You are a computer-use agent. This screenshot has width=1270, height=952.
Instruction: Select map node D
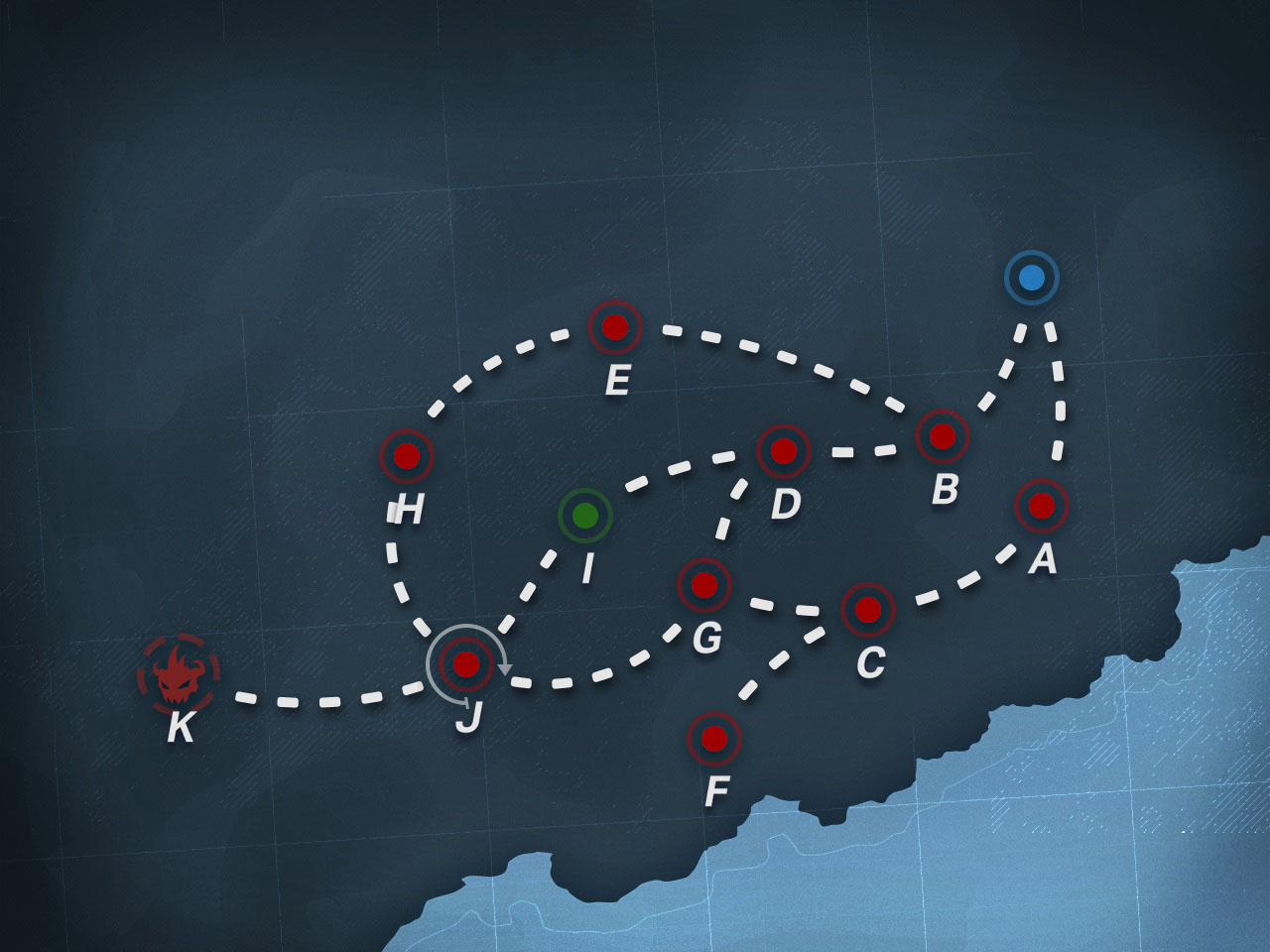(783, 451)
